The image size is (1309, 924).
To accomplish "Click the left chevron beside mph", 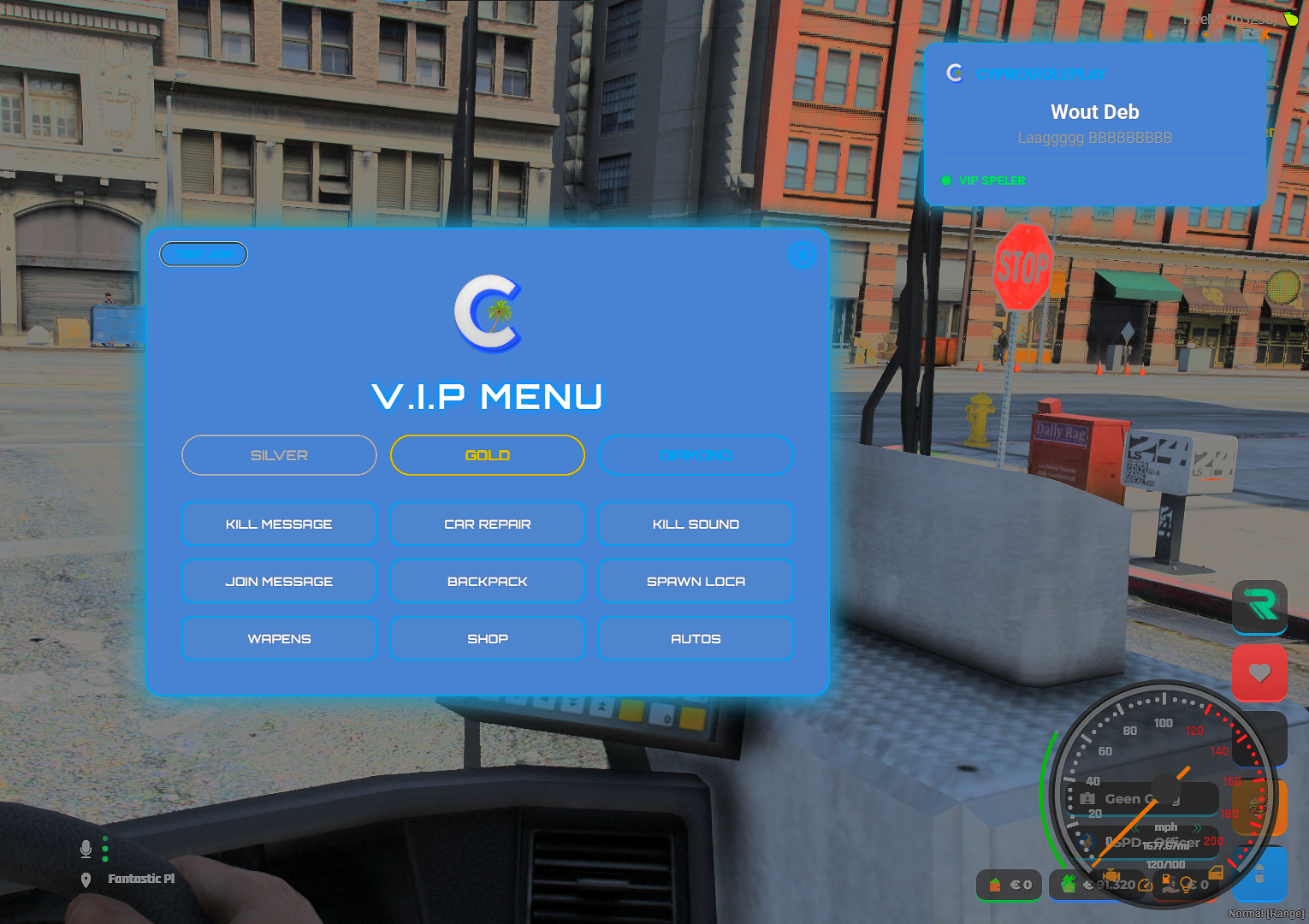I will (x=1135, y=828).
